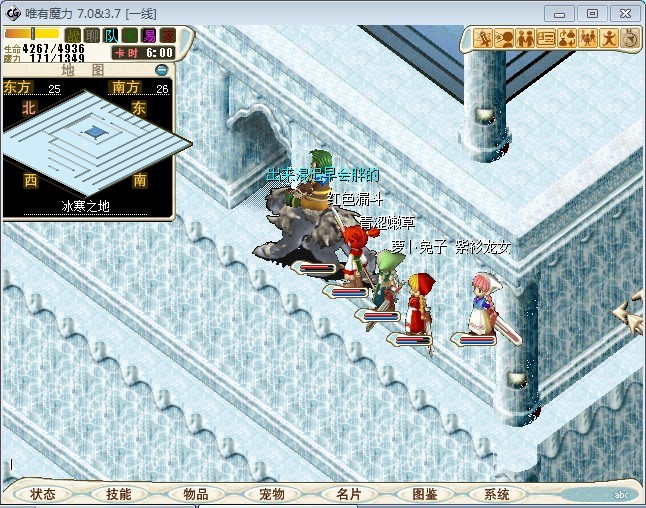Image resolution: width=646 pixels, height=508 pixels.
Task: Activate the sword duel action icon
Action: (483, 39)
